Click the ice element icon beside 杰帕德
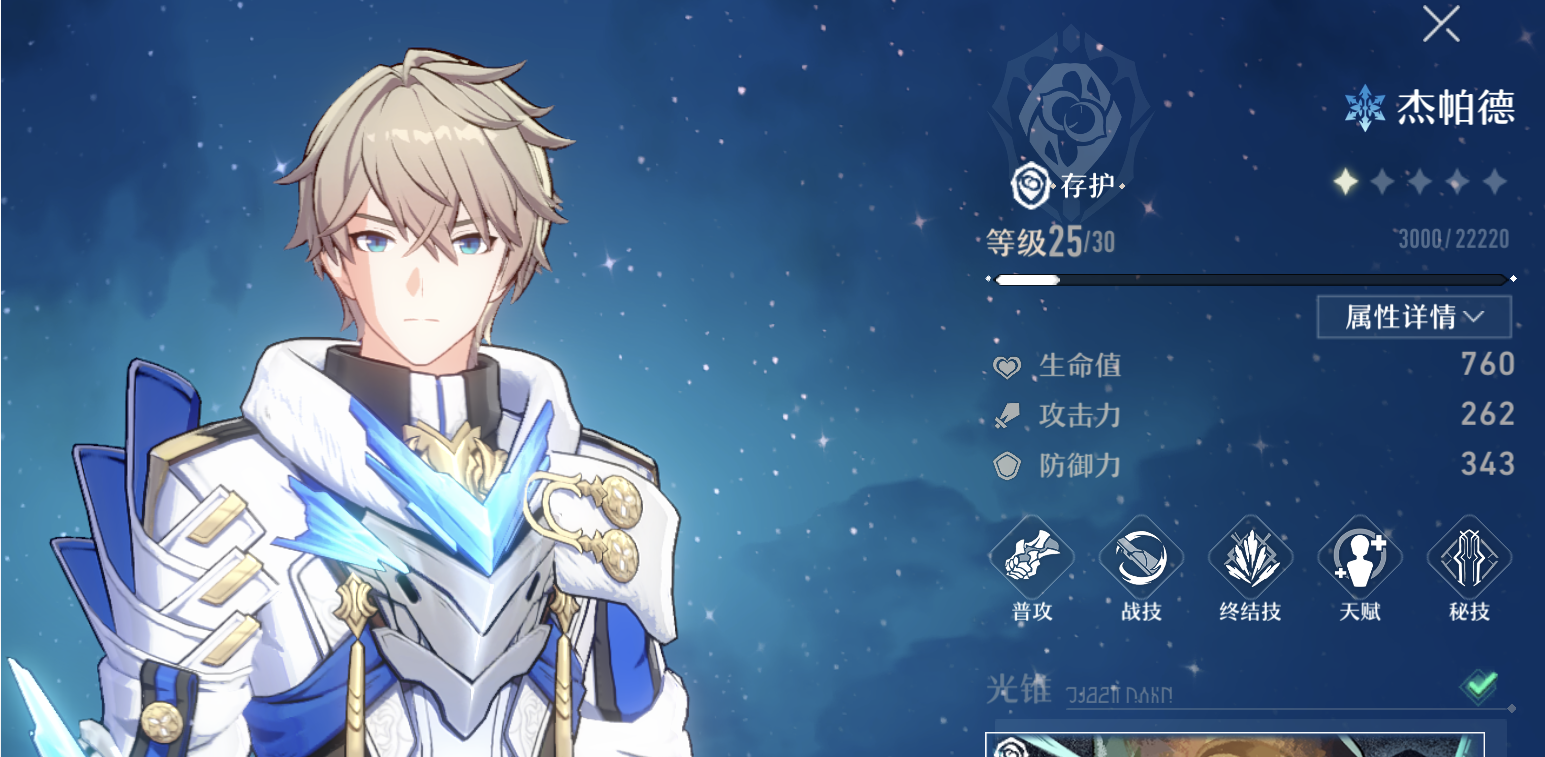Screen dimensions: 1545x757 [x=1364, y=107]
